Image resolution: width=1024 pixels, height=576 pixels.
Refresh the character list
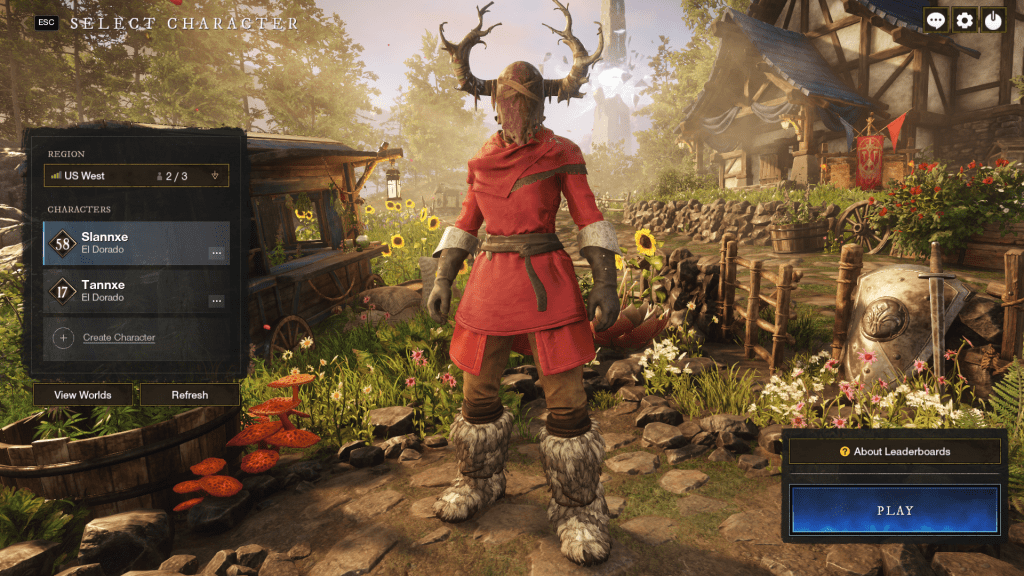coord(189,395)
